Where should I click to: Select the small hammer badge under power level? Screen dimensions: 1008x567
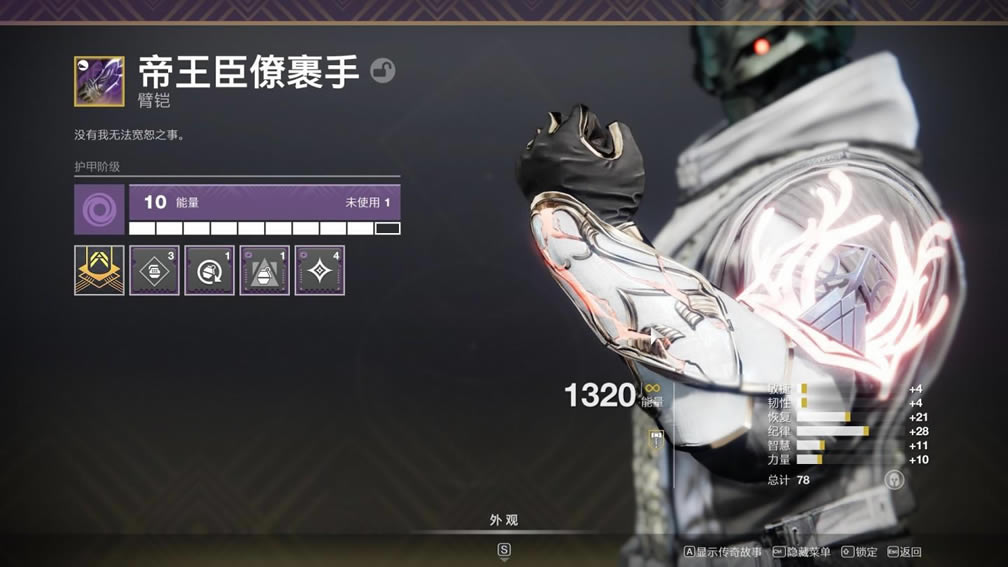(656, 437)
